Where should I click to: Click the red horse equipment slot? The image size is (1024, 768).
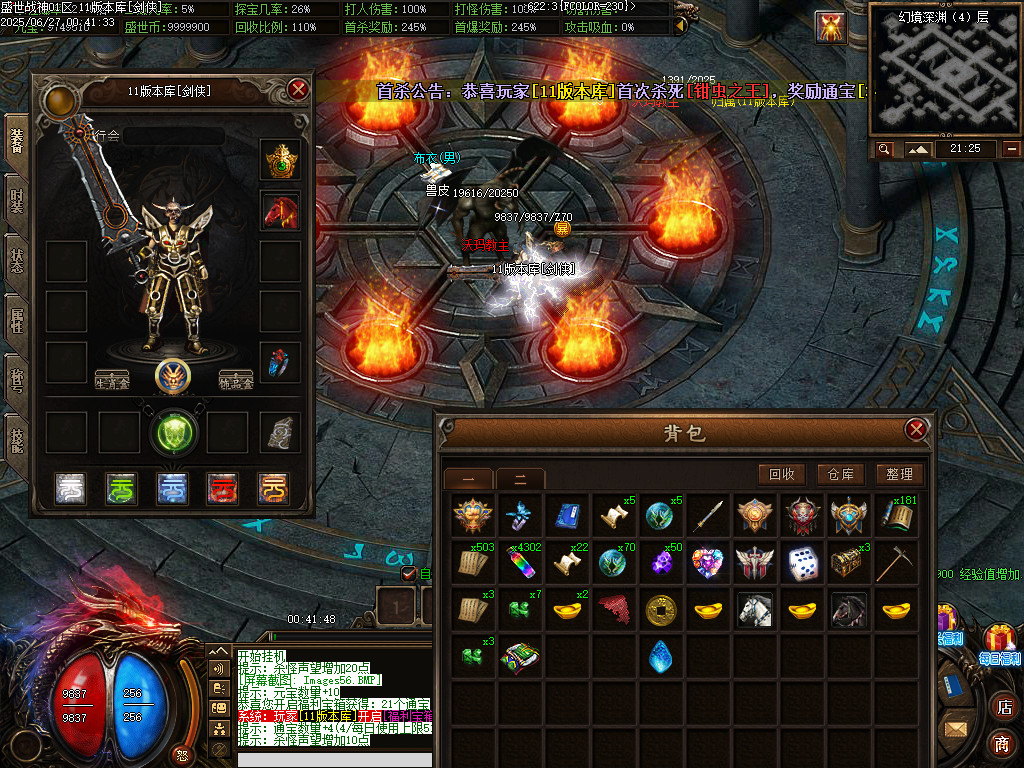click(x=281, y=210)
